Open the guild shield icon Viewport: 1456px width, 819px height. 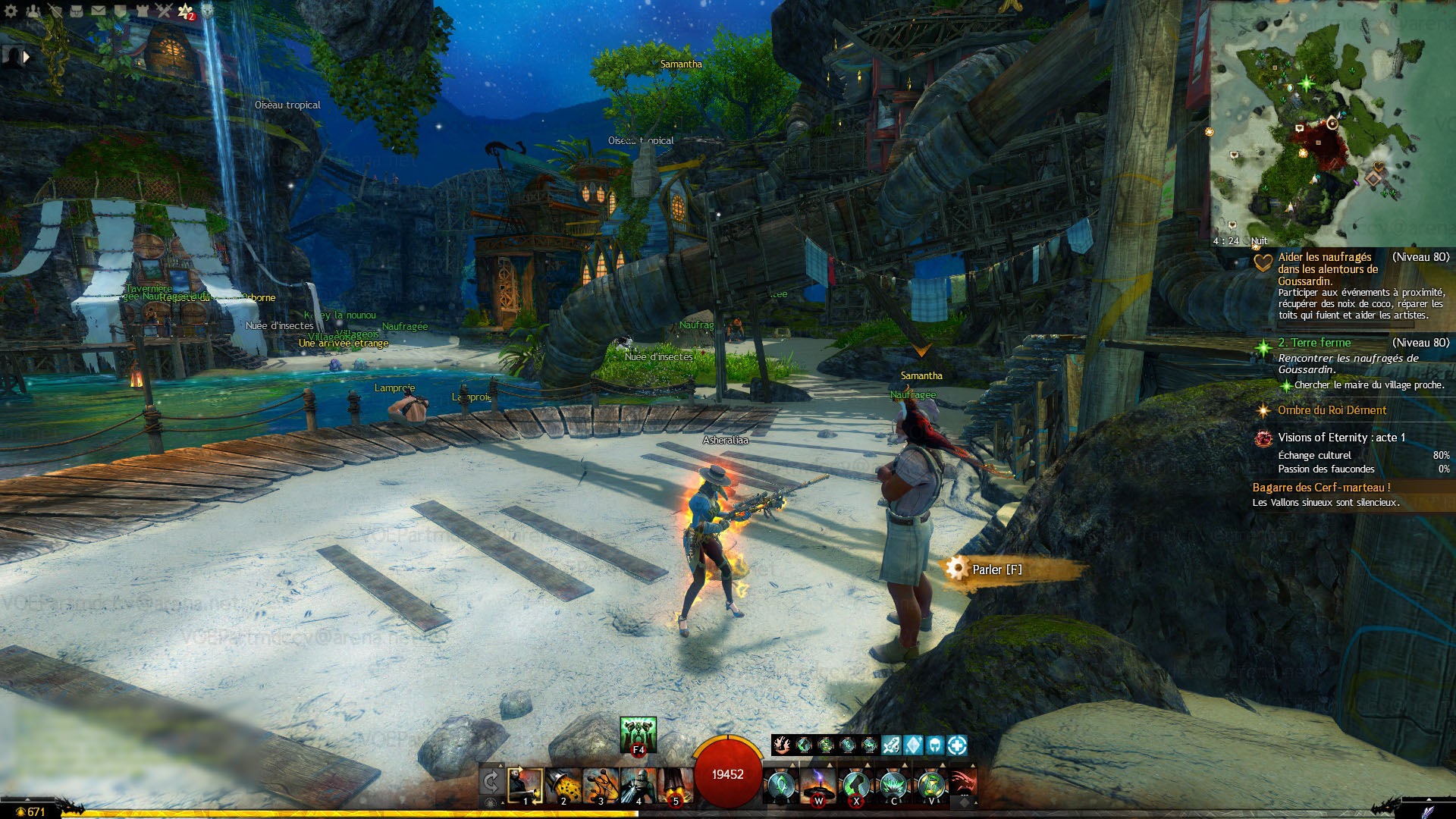coord(121,11)
